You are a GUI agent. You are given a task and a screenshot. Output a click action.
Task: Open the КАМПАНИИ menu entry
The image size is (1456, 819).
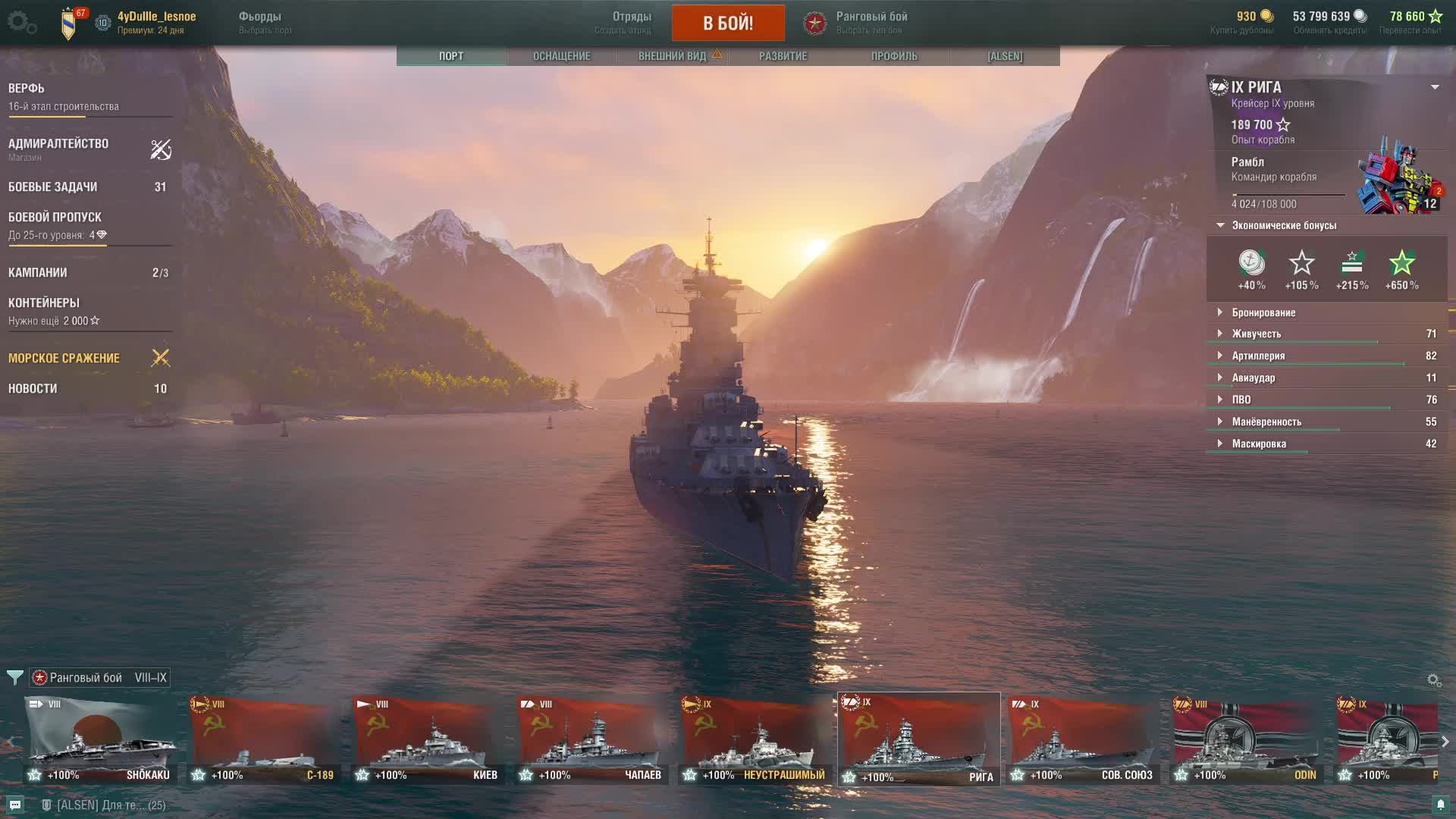(x=38, y=273)
